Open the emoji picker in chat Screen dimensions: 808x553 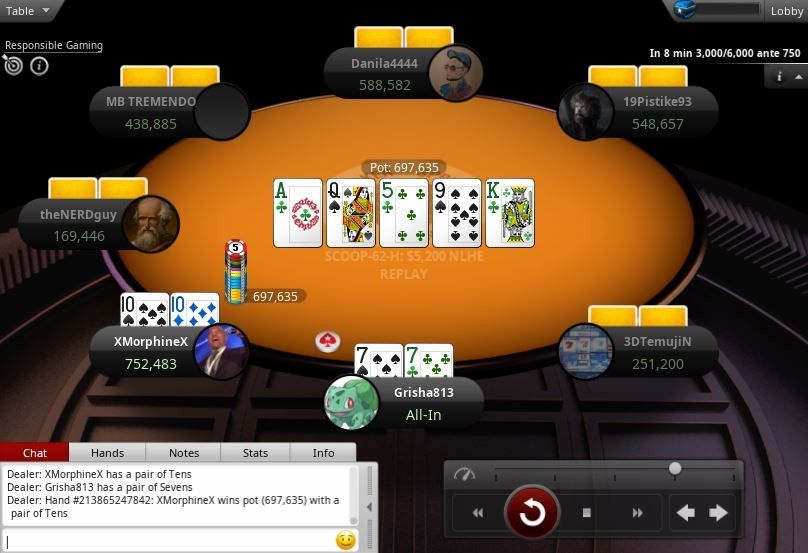pos(346,541)
